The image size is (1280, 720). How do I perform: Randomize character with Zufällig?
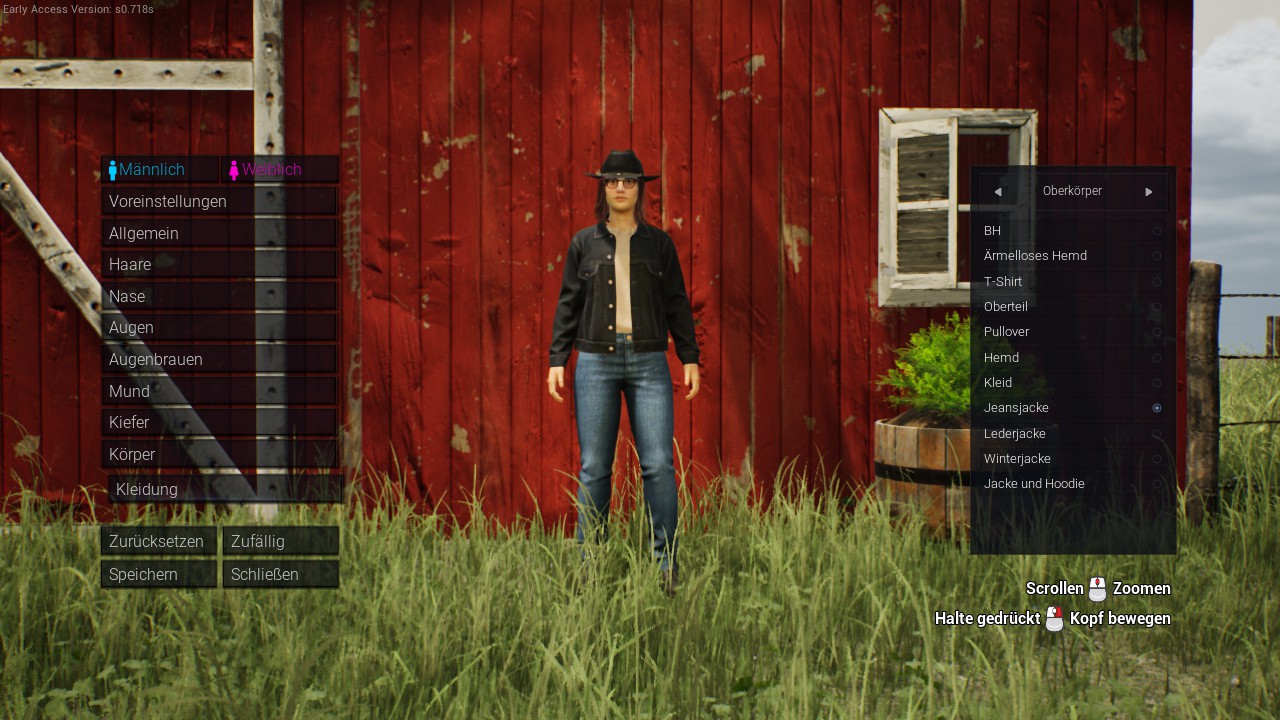[x=280, y=541]
